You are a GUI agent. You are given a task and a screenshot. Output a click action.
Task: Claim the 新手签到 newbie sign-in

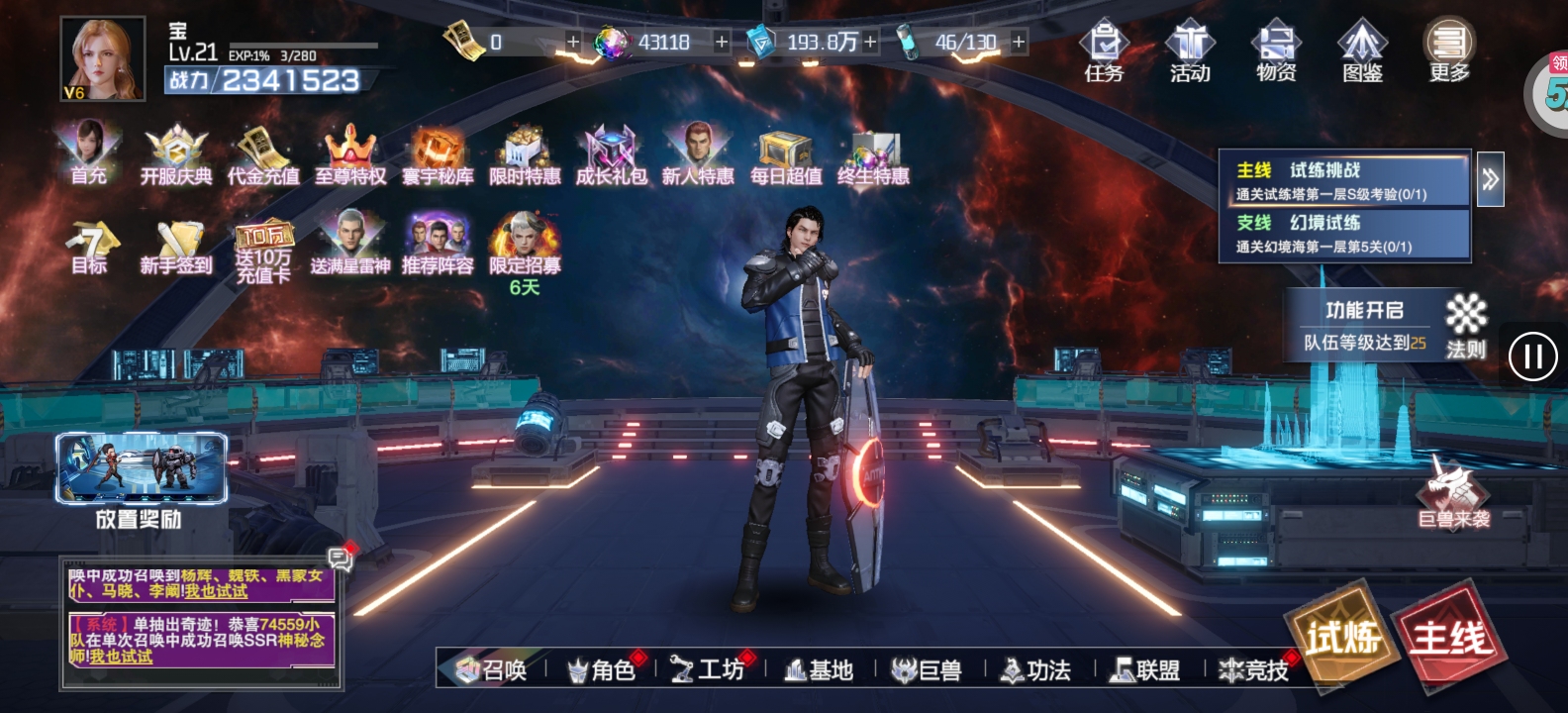[176, 248]
